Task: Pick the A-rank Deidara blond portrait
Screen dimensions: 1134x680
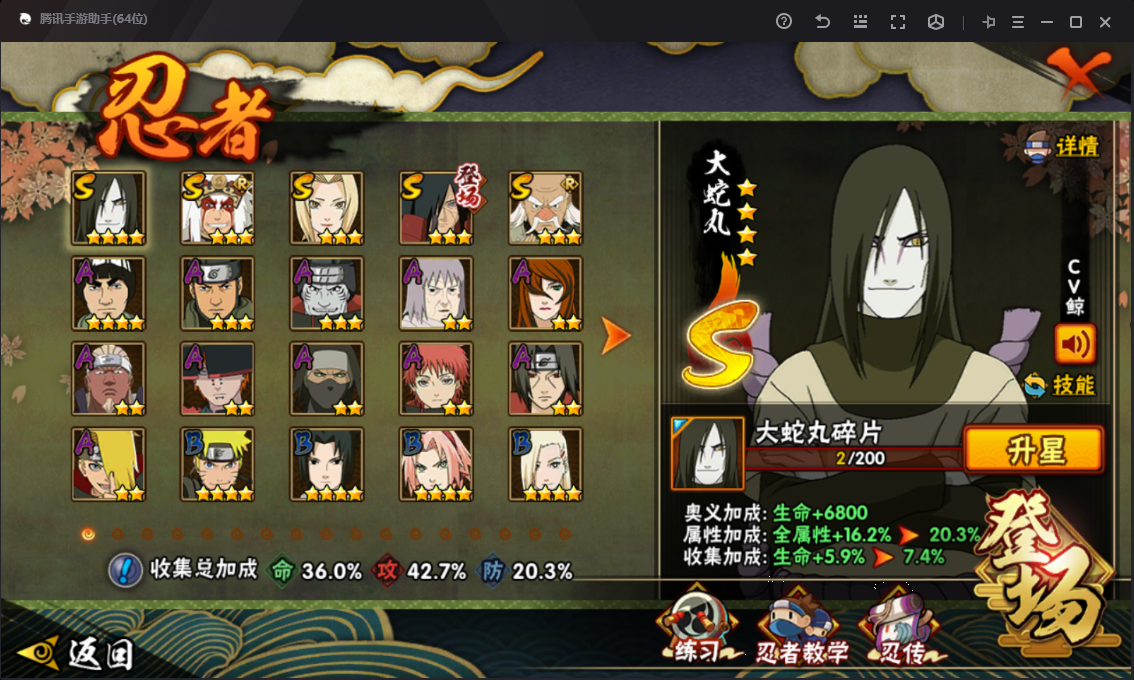Action: click(x=109, y=464)
